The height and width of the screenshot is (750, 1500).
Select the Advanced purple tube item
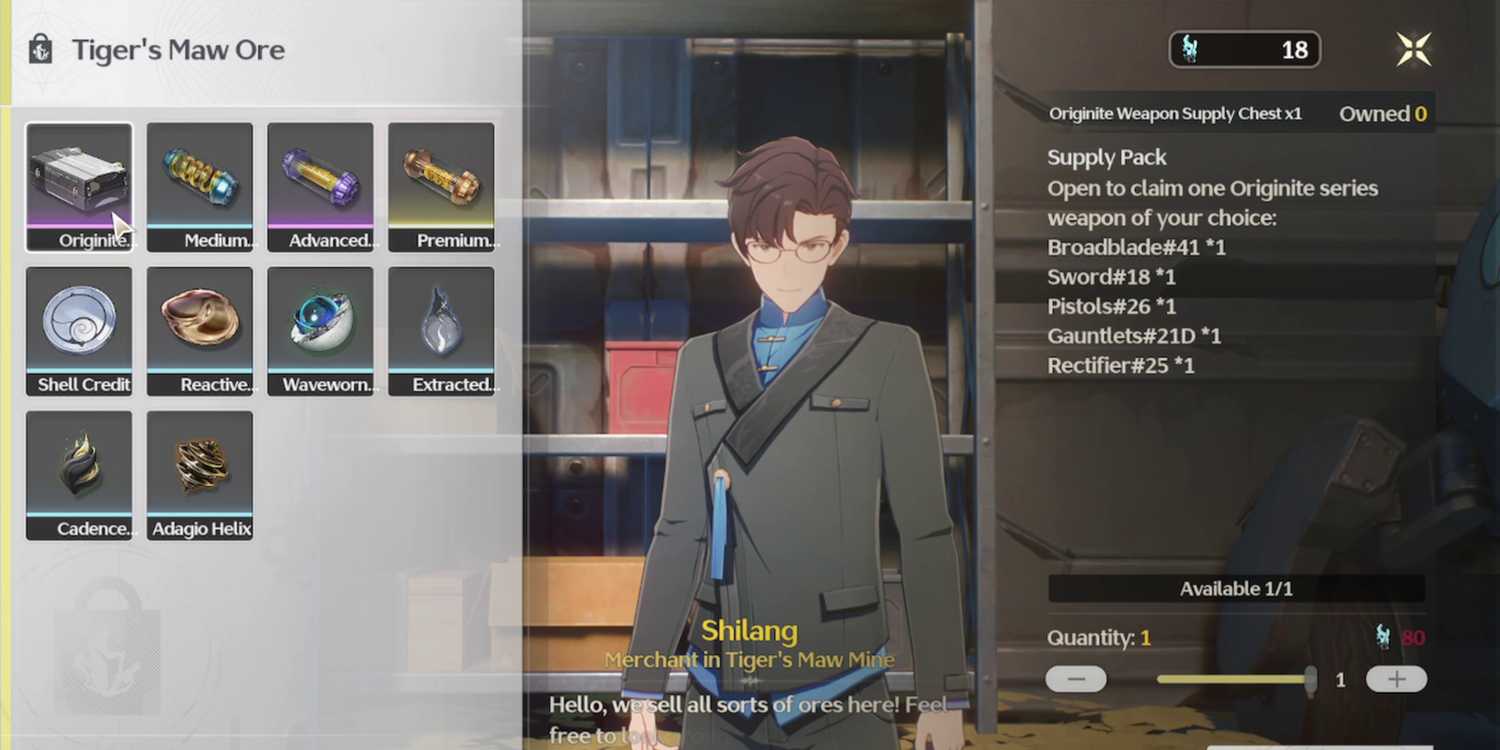click(x=320, y=187)
